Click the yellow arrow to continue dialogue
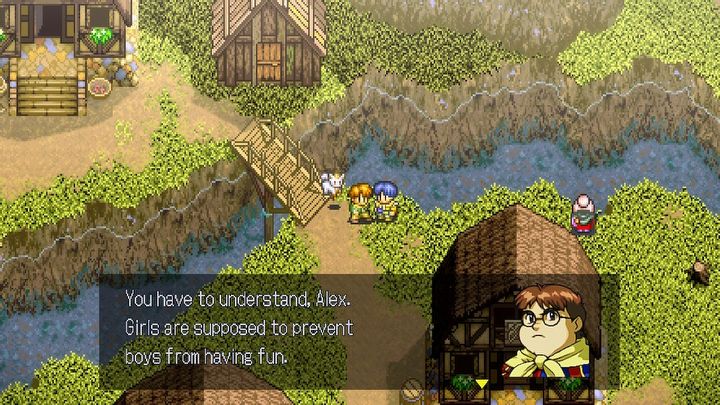This screenshot has width=720, height=405. pyautogui.click(x=482, y=382)
